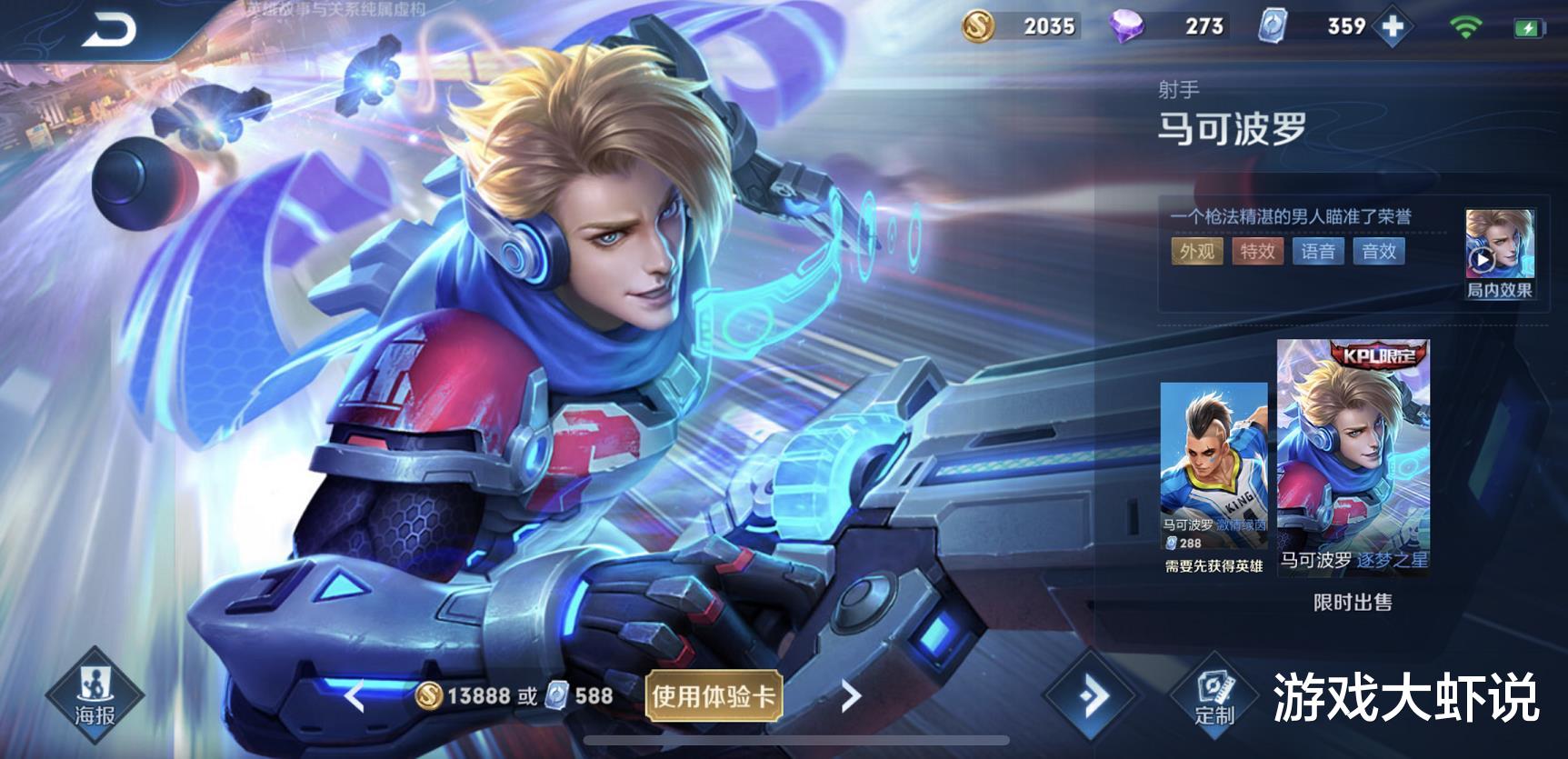The width and height of the screenshot is (1568, 759).
Task: Open the 音效 sound effects tab
Action: [x=1379, y=252]
